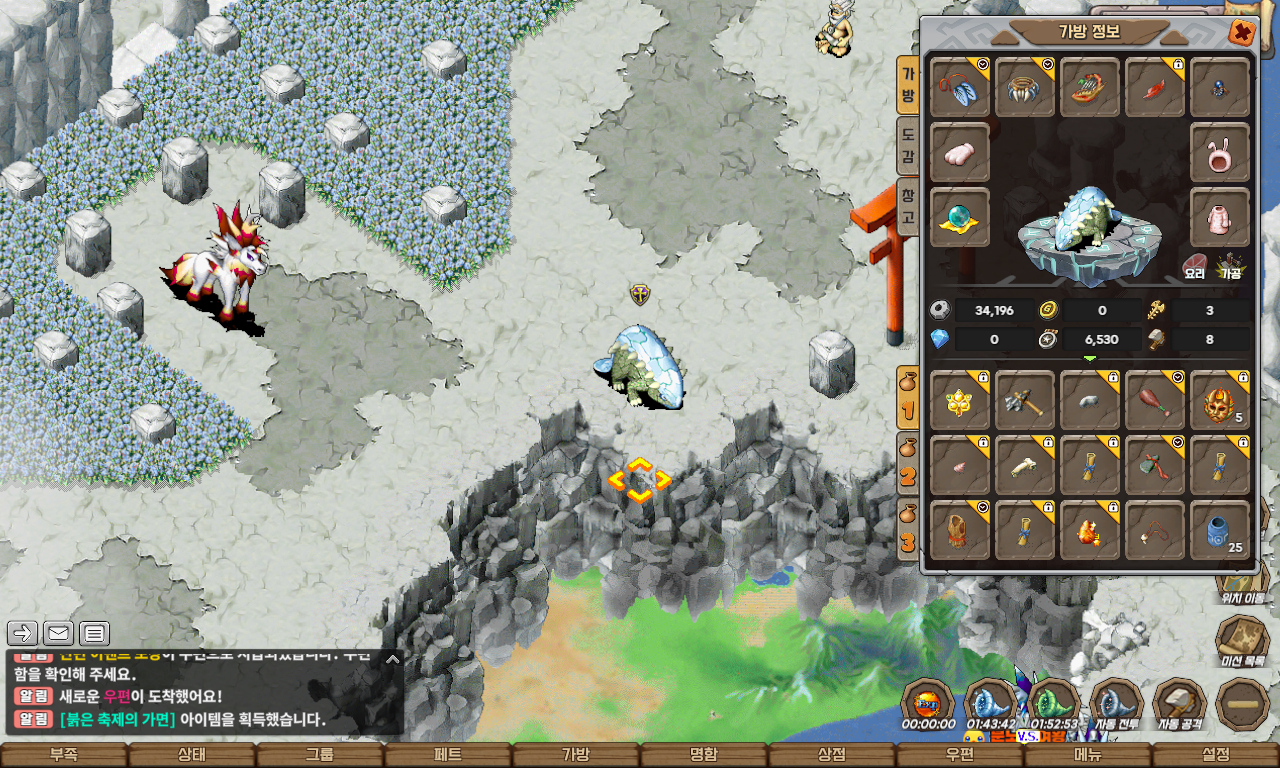Select bag page 2 tab

pyautogui.click(x=908, y=468)
